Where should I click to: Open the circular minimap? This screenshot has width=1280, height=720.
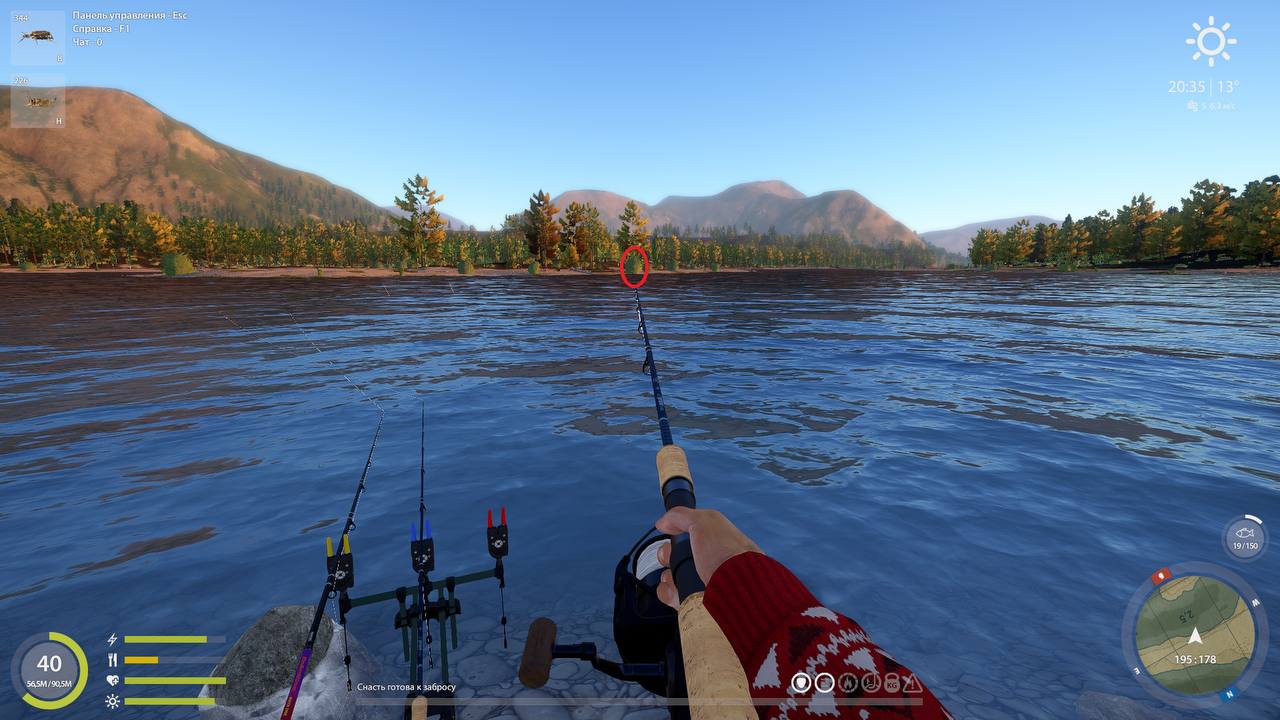point(1194,633)
